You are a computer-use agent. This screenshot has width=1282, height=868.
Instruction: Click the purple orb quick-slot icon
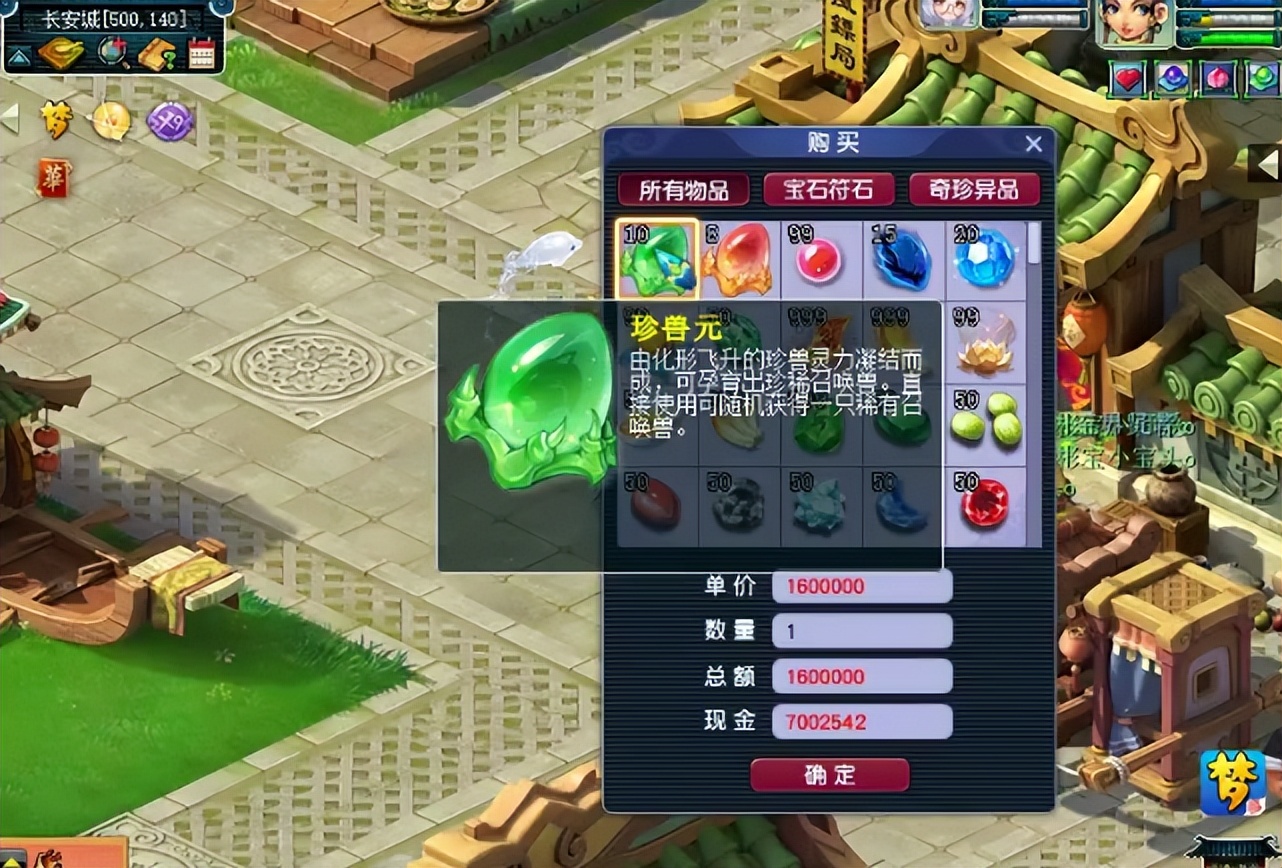[1173, 79]
